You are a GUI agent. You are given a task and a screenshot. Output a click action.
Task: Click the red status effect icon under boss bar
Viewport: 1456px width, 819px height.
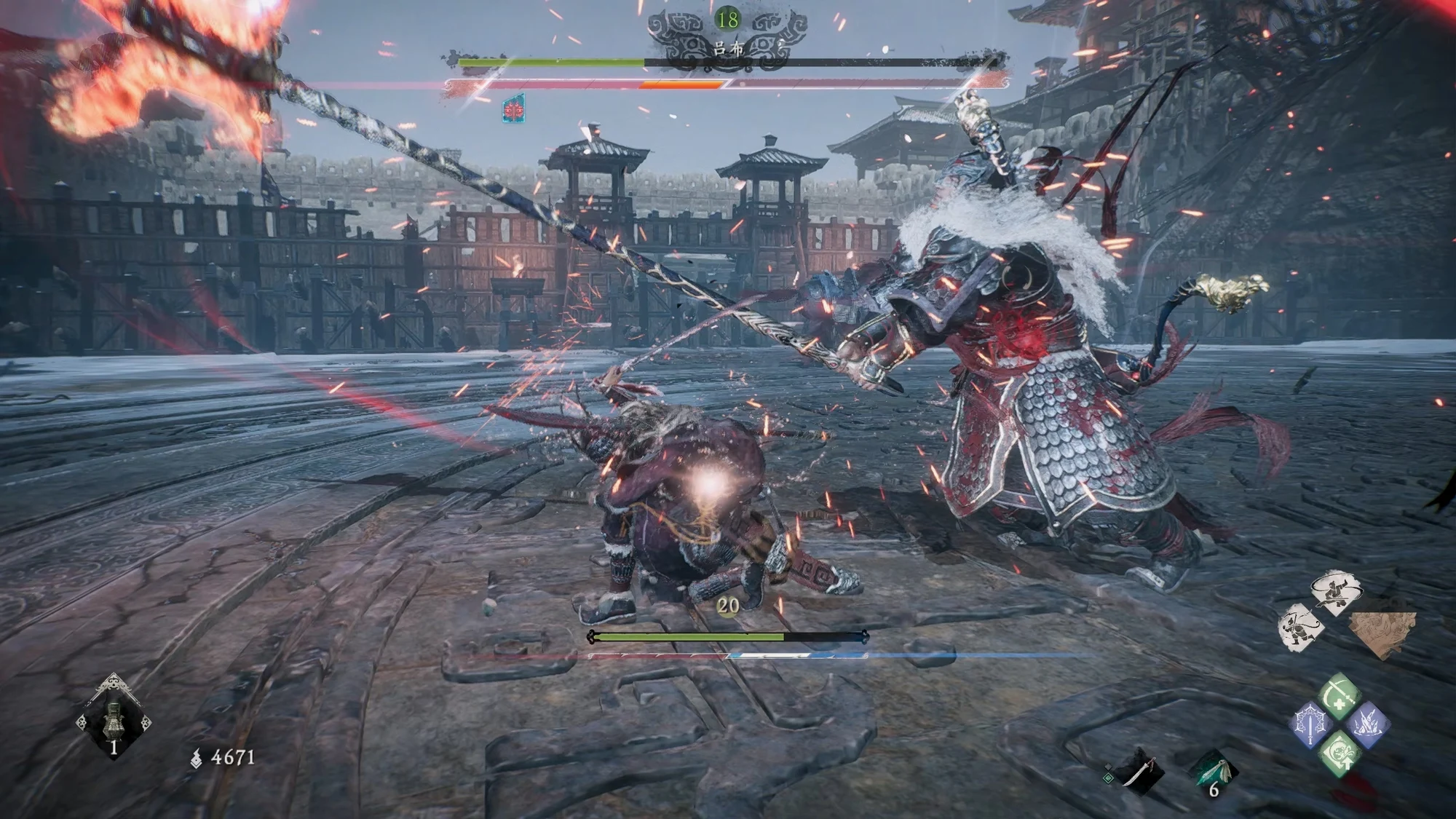(x=514, y=111)
